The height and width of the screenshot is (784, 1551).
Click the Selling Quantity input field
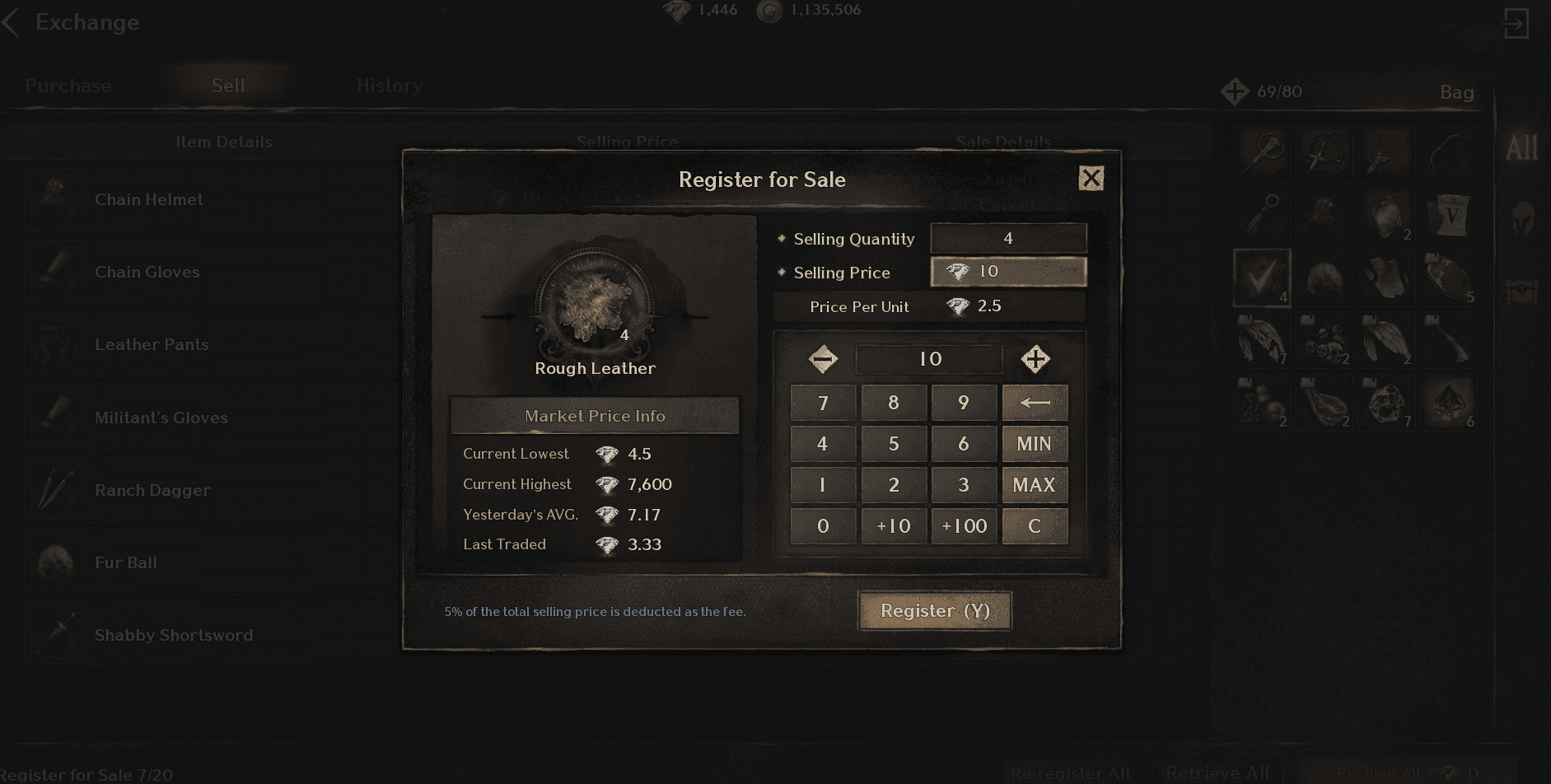pos(1007,238)
